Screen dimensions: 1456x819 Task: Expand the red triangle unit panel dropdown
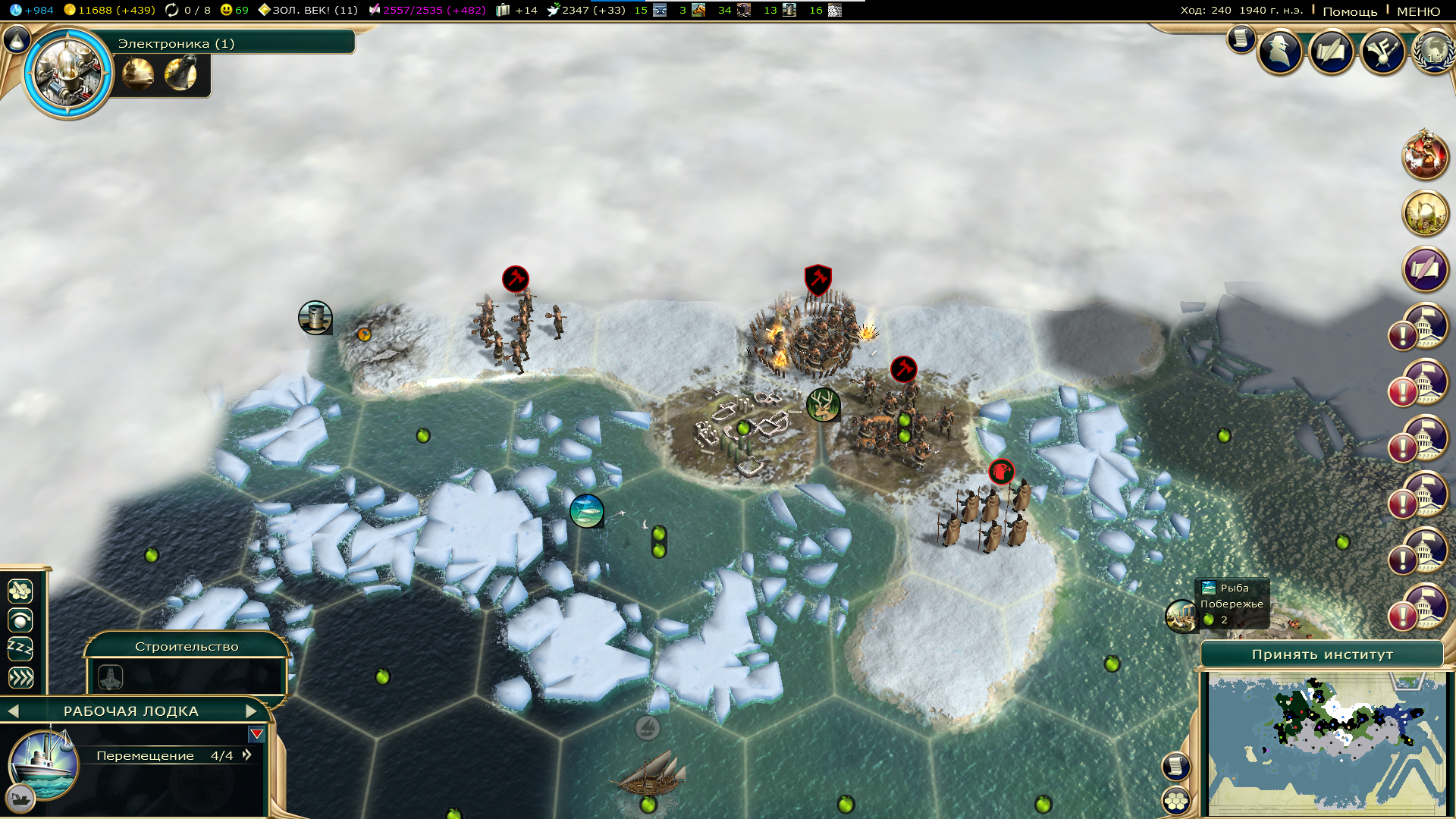coord(256,734)
